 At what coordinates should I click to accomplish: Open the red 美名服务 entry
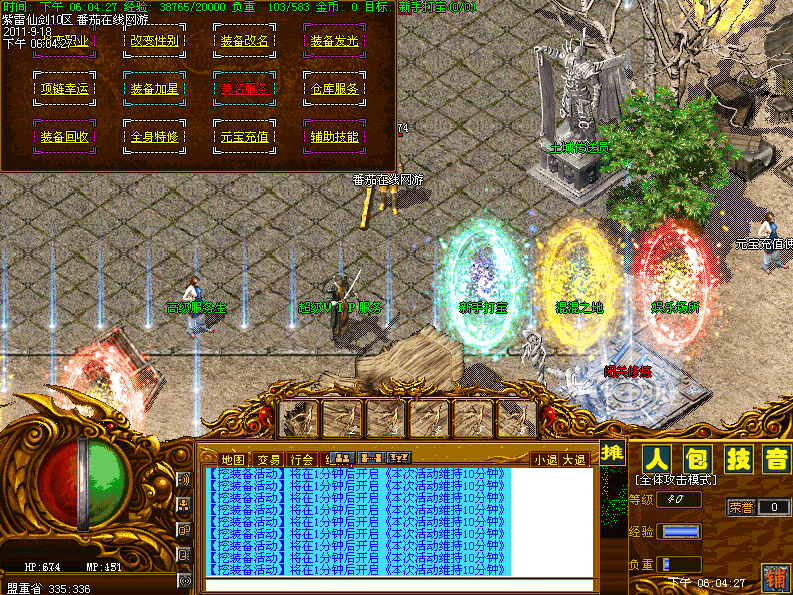pyautogui.click(x=244, y=89)
